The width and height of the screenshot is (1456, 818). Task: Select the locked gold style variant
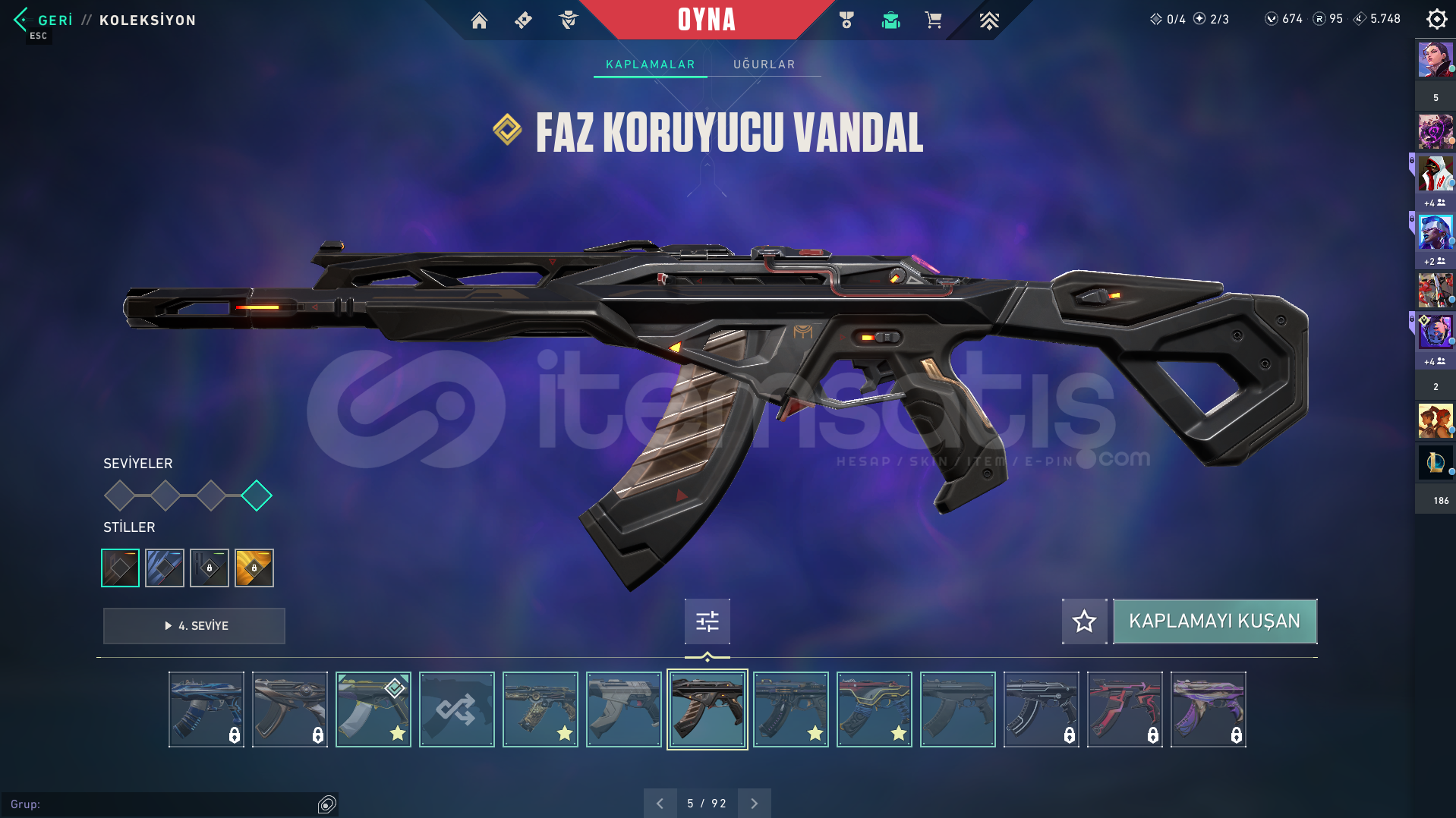(x=254, y=568)
